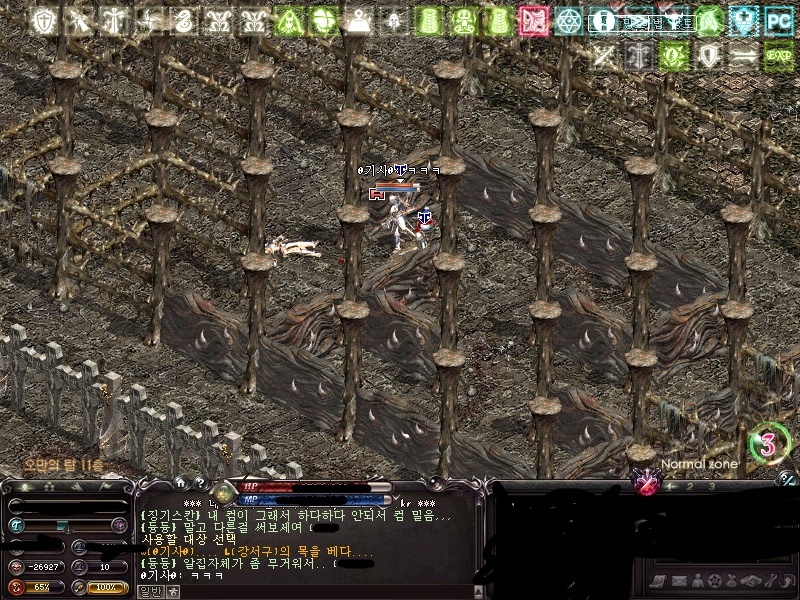Open the map scroll menu icon
Screen dimensions: 800x600
[657, 581]
